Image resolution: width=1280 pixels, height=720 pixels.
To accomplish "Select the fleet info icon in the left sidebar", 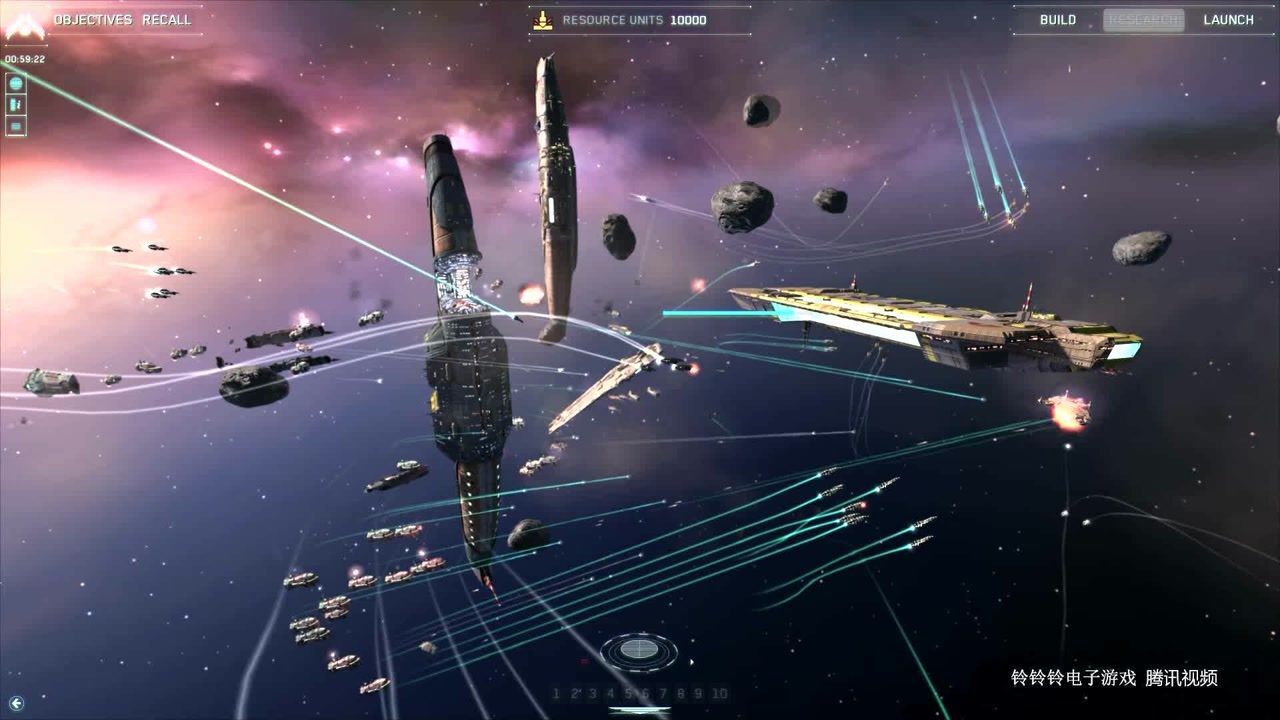I will (x=15, y=104).
